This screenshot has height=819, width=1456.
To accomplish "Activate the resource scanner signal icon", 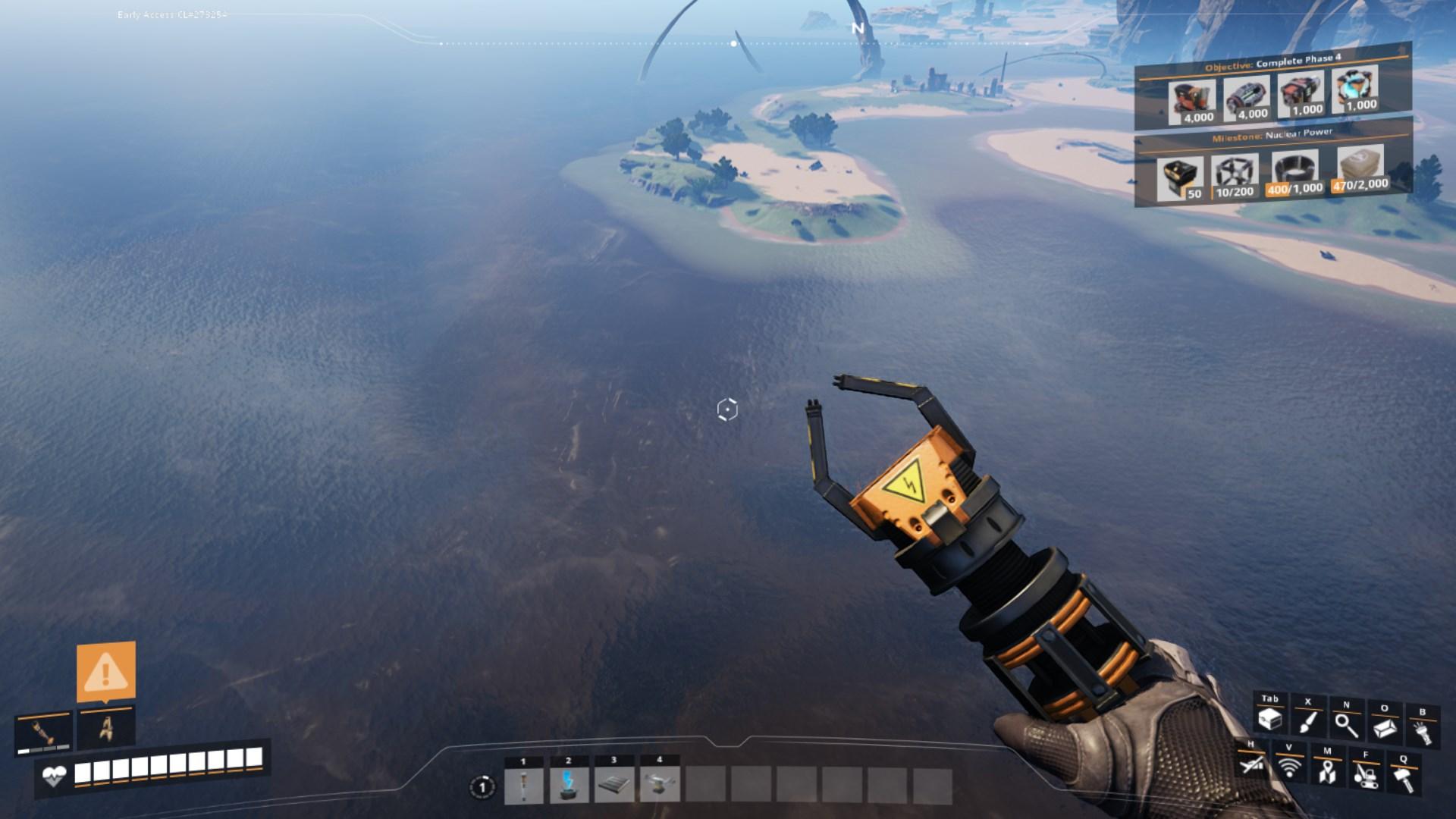I will 1289,767.
